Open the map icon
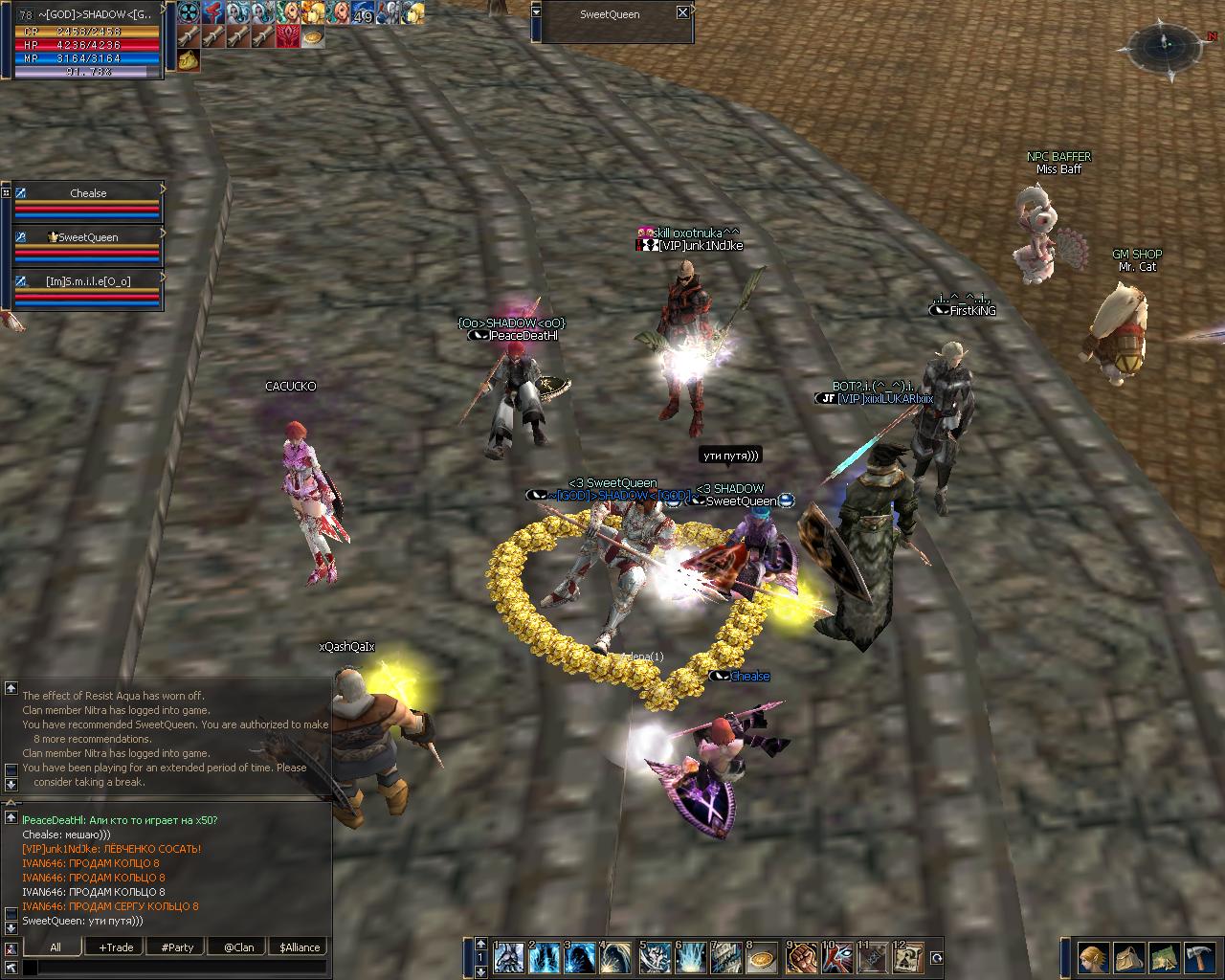Screen dimensions: 1225x980 (x=1163, y=957)
